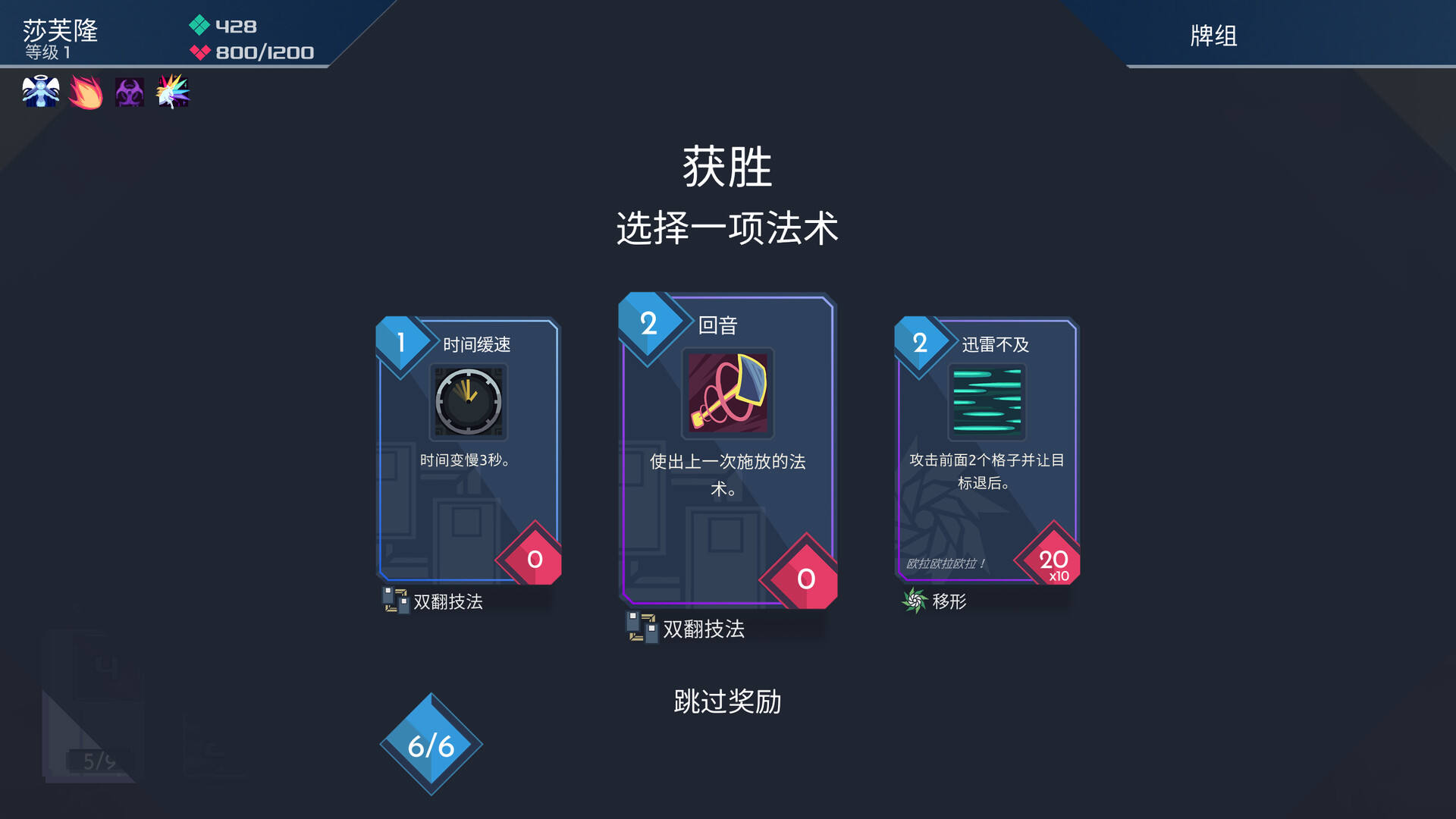Click the horn artwork on the 回音 card

click(x=727, y=393)
